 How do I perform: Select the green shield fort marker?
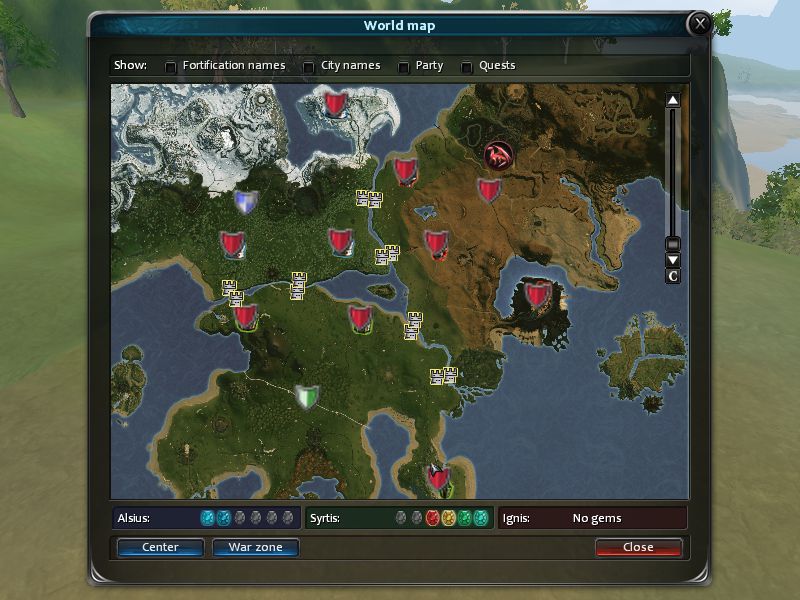click(307, 397)
